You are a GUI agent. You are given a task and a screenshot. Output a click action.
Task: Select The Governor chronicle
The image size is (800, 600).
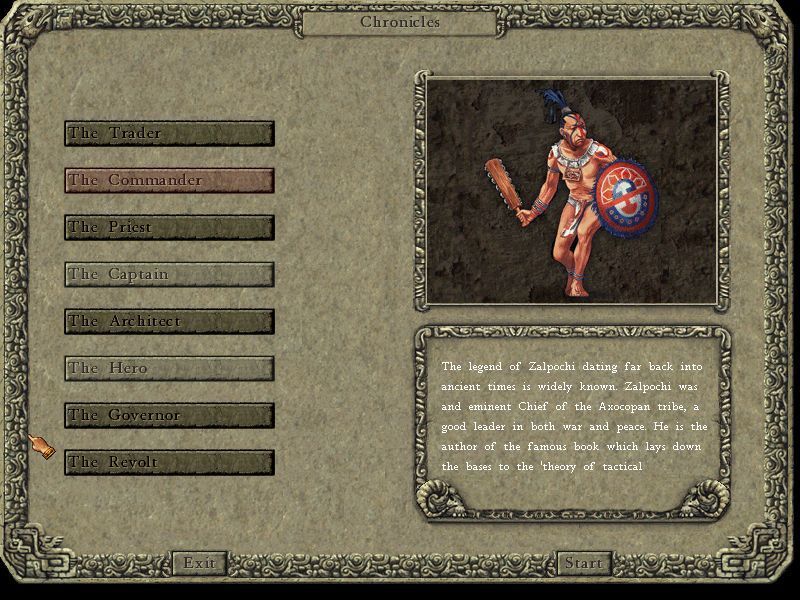tap(169, 416)
